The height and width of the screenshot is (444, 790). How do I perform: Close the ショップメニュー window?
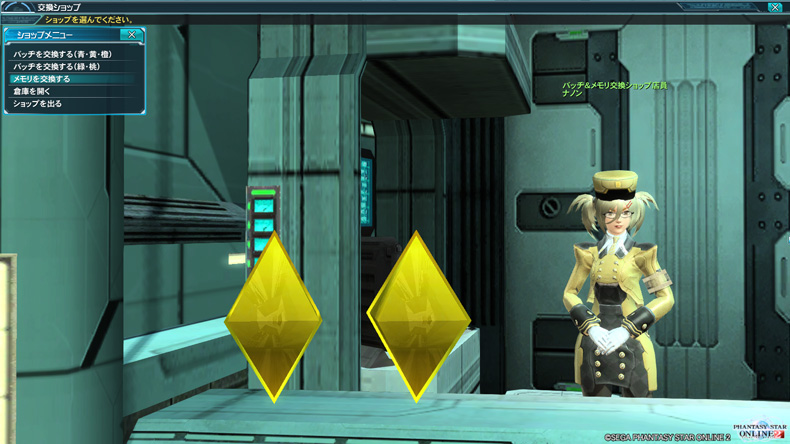click(132, 34)
